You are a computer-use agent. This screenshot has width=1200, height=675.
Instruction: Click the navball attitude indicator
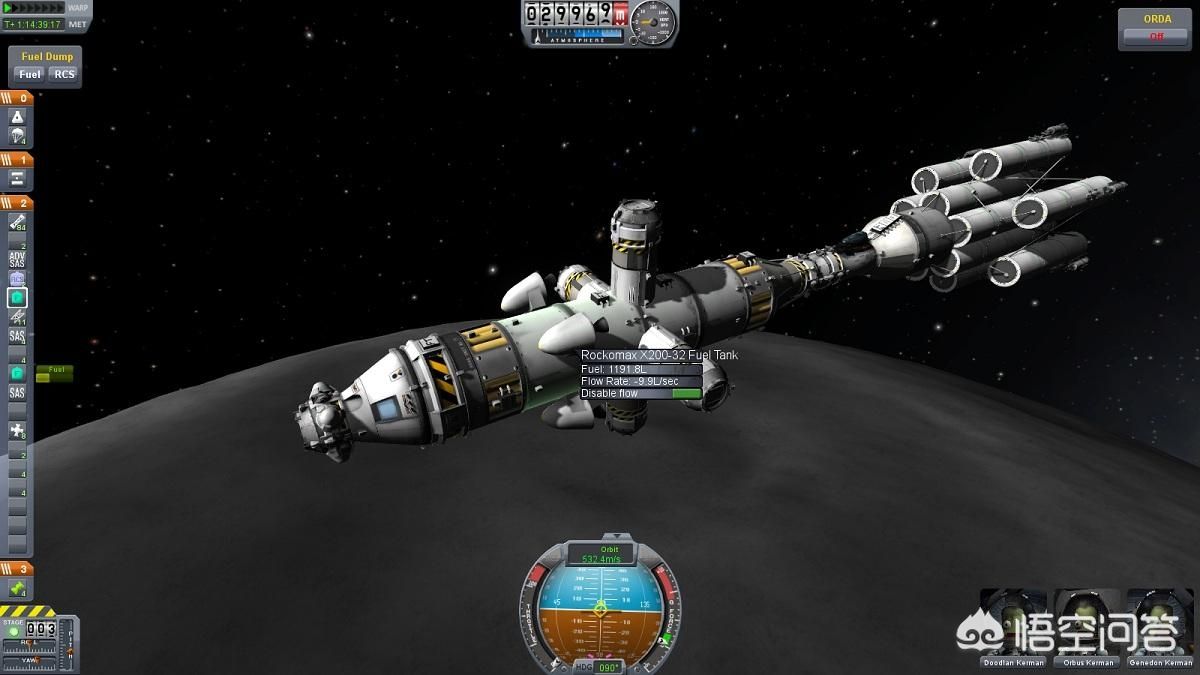[599, 606]
